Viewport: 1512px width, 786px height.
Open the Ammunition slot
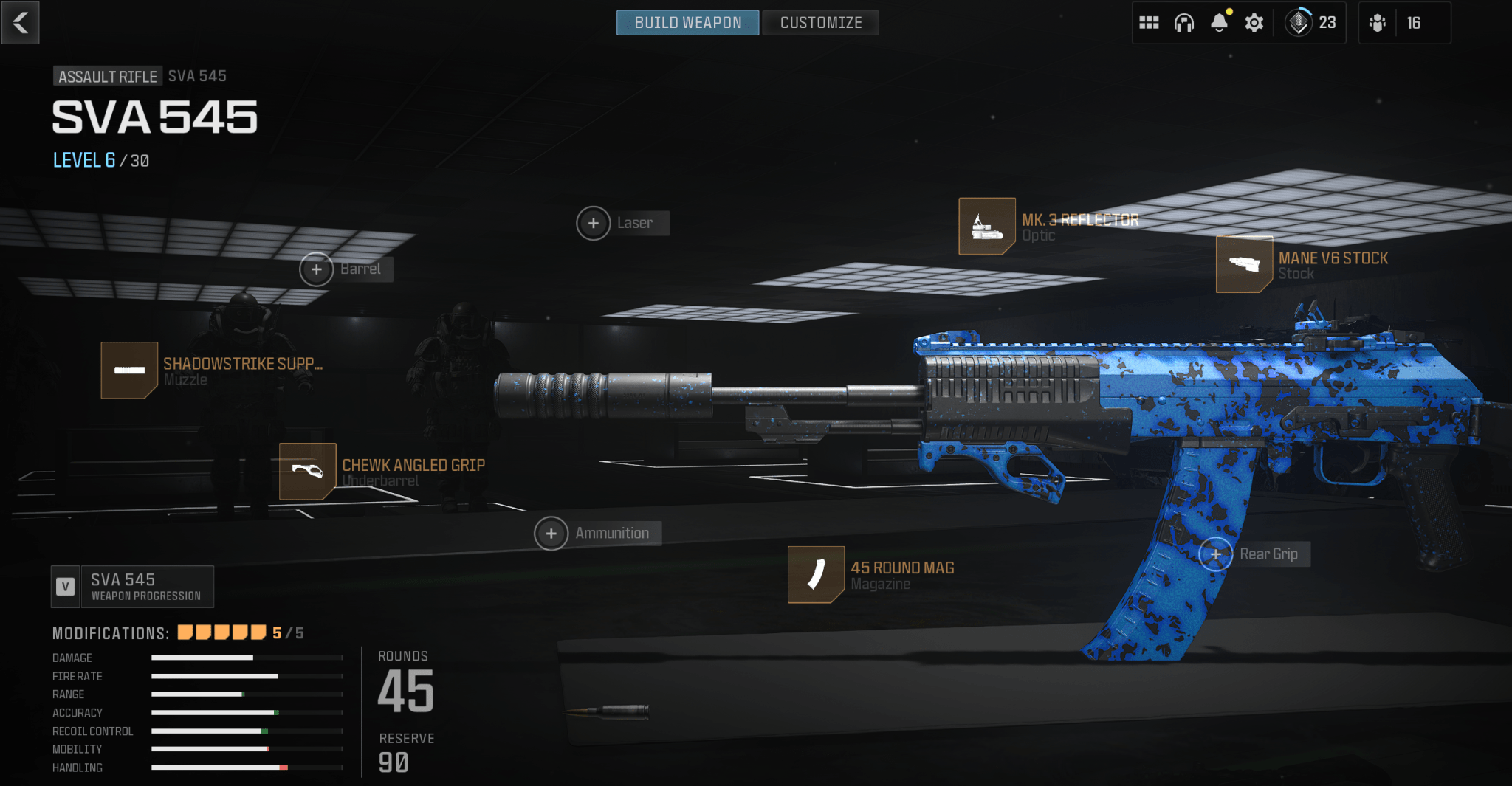pos(551,532)
